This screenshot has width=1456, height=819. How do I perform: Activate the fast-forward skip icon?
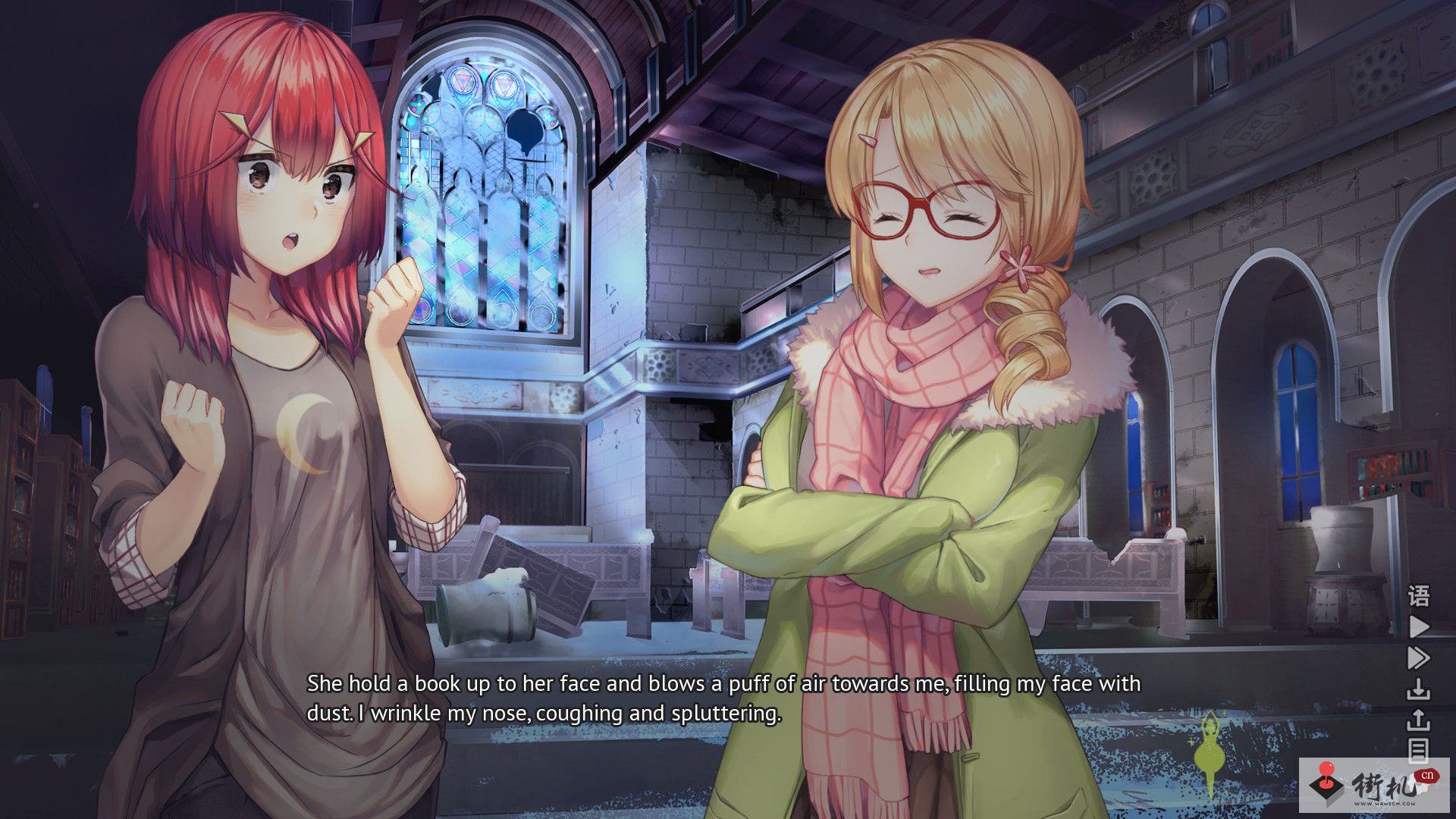pos(1418,658)
